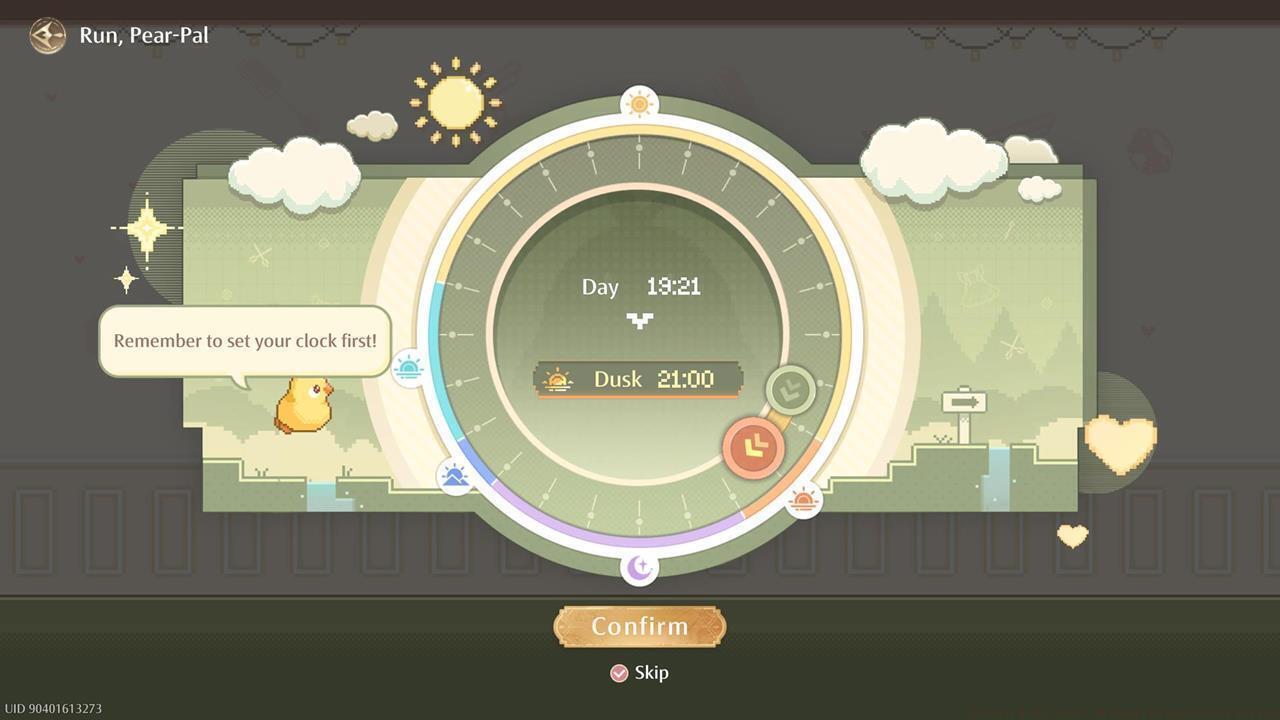This screenshot has height=720, width=1280.
Task: Tap the back arrow in the top-left corner
Action: 47,35
